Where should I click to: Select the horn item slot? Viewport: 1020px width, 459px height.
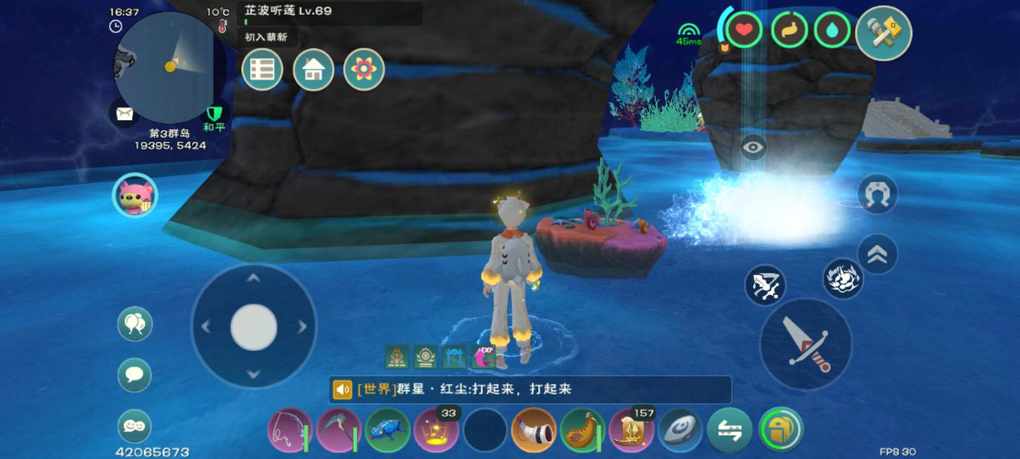(534, 431)
